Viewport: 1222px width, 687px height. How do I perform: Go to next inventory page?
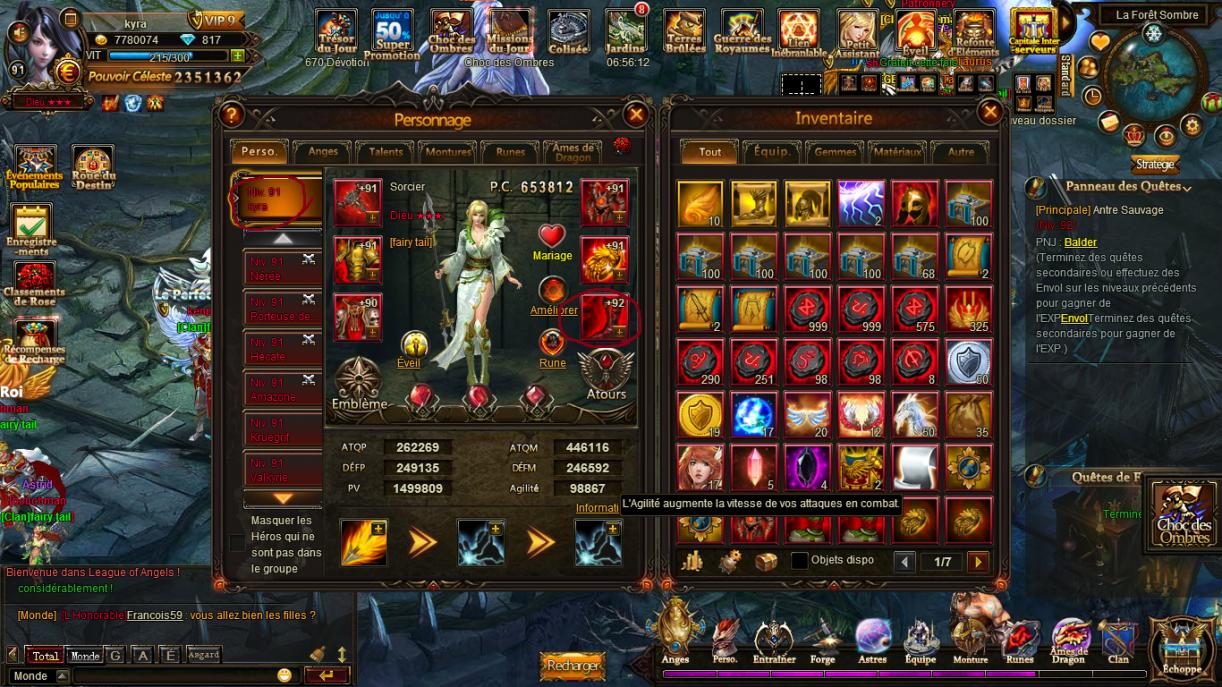tap(977, 562)
